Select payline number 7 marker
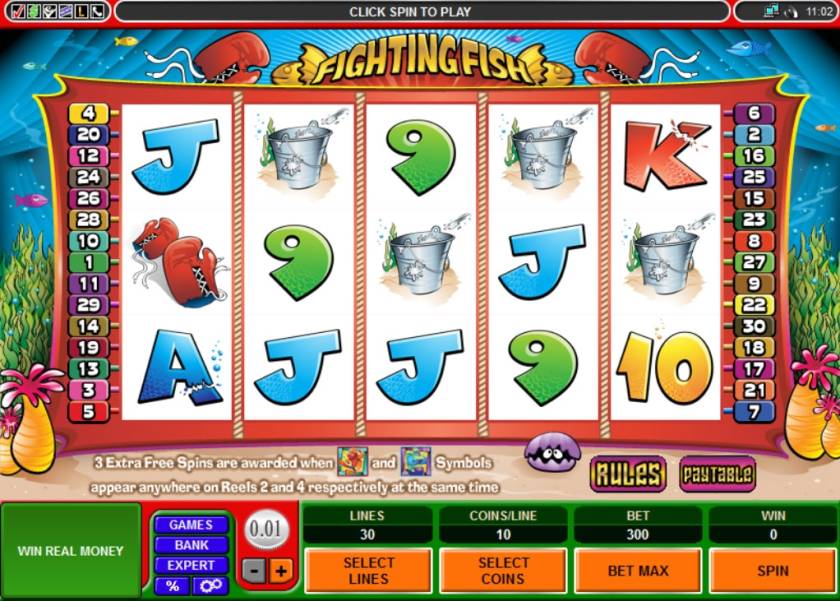This screenshot has width=840, height=601. 754,411
